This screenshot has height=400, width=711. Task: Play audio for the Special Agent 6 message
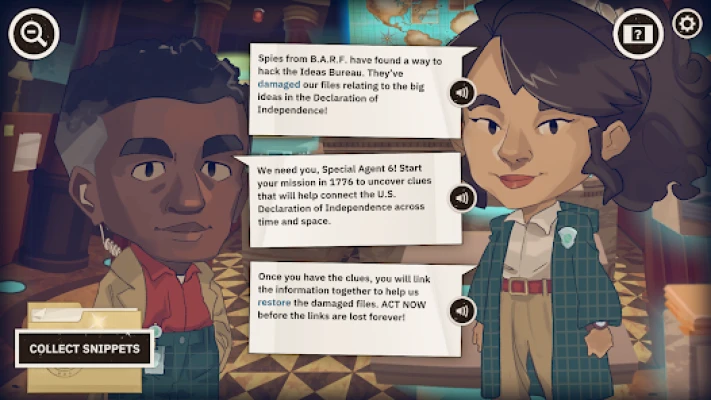[x=461, y=198]
